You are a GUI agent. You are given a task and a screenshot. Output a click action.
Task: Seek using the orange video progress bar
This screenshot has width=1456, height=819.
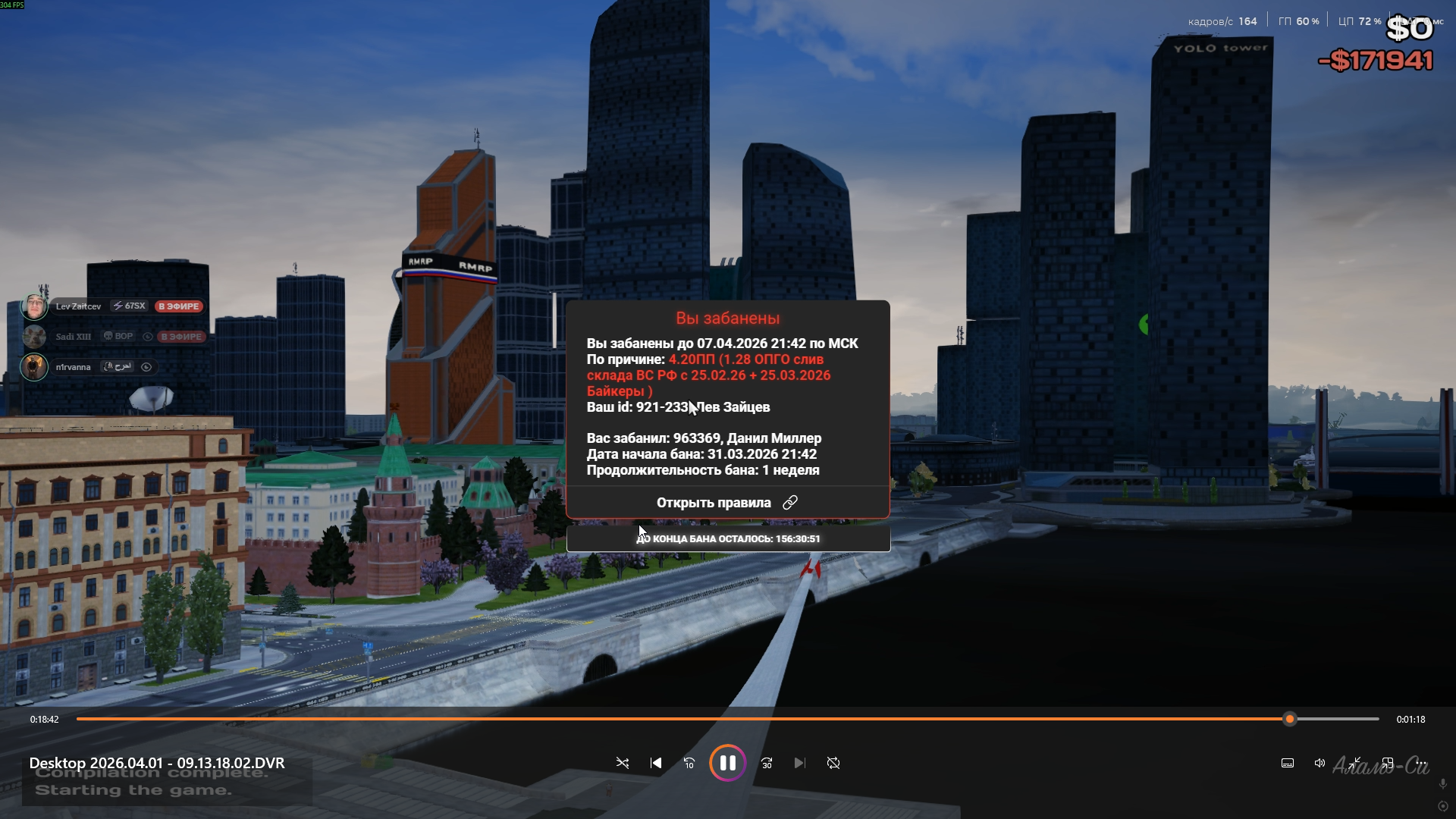point(682,719)
